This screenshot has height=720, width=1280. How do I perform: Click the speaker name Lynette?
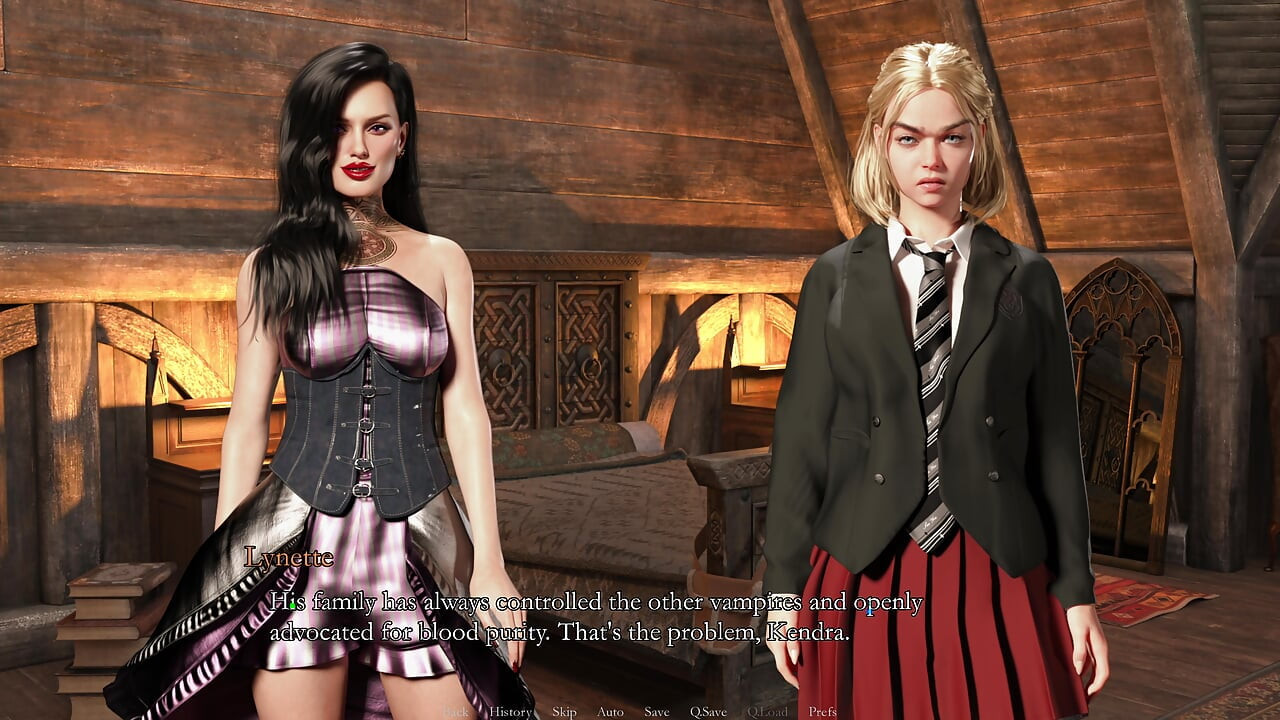(288, 559)
